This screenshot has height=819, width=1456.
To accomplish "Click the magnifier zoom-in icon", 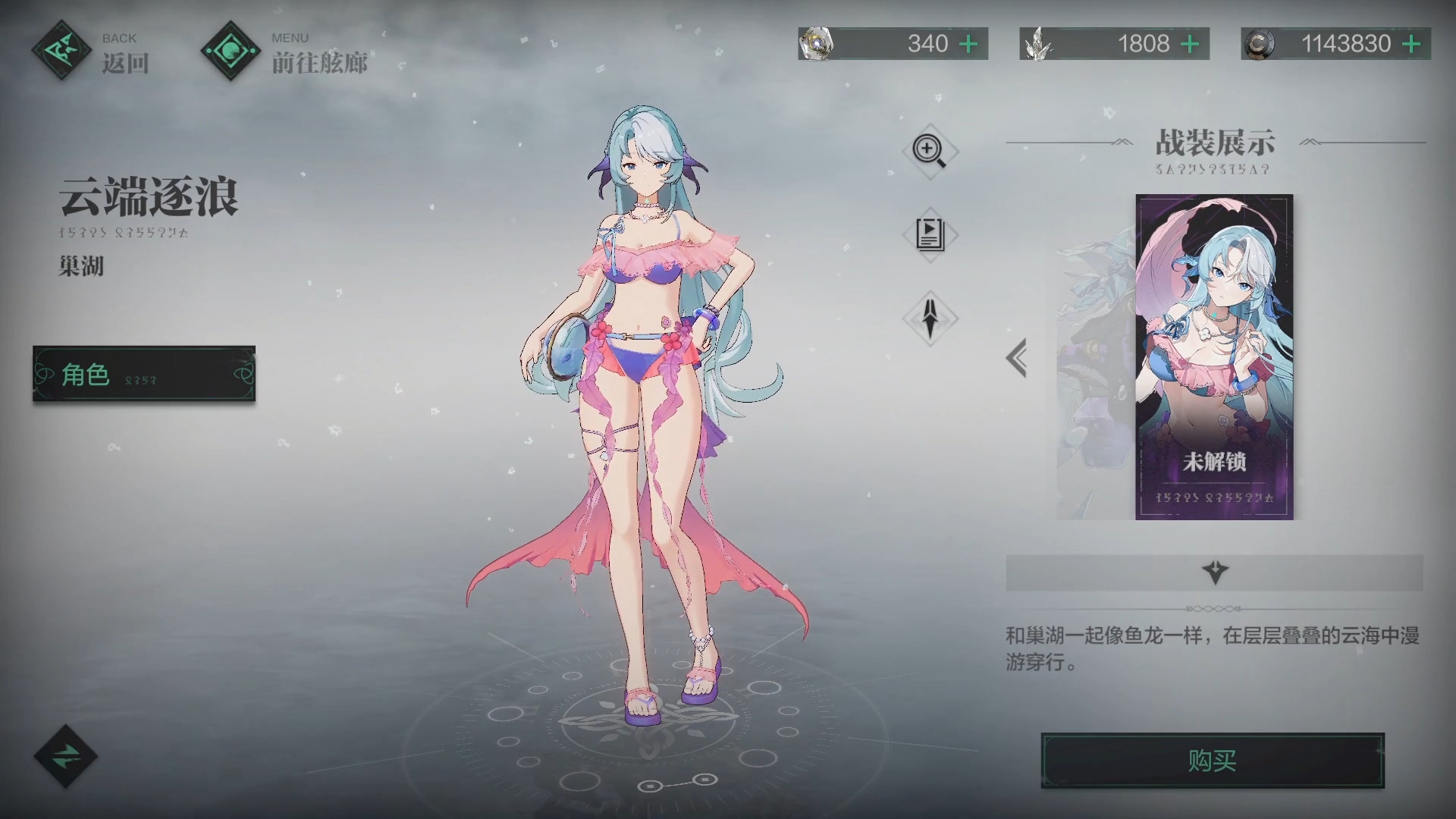I will (x=930, y=150).
